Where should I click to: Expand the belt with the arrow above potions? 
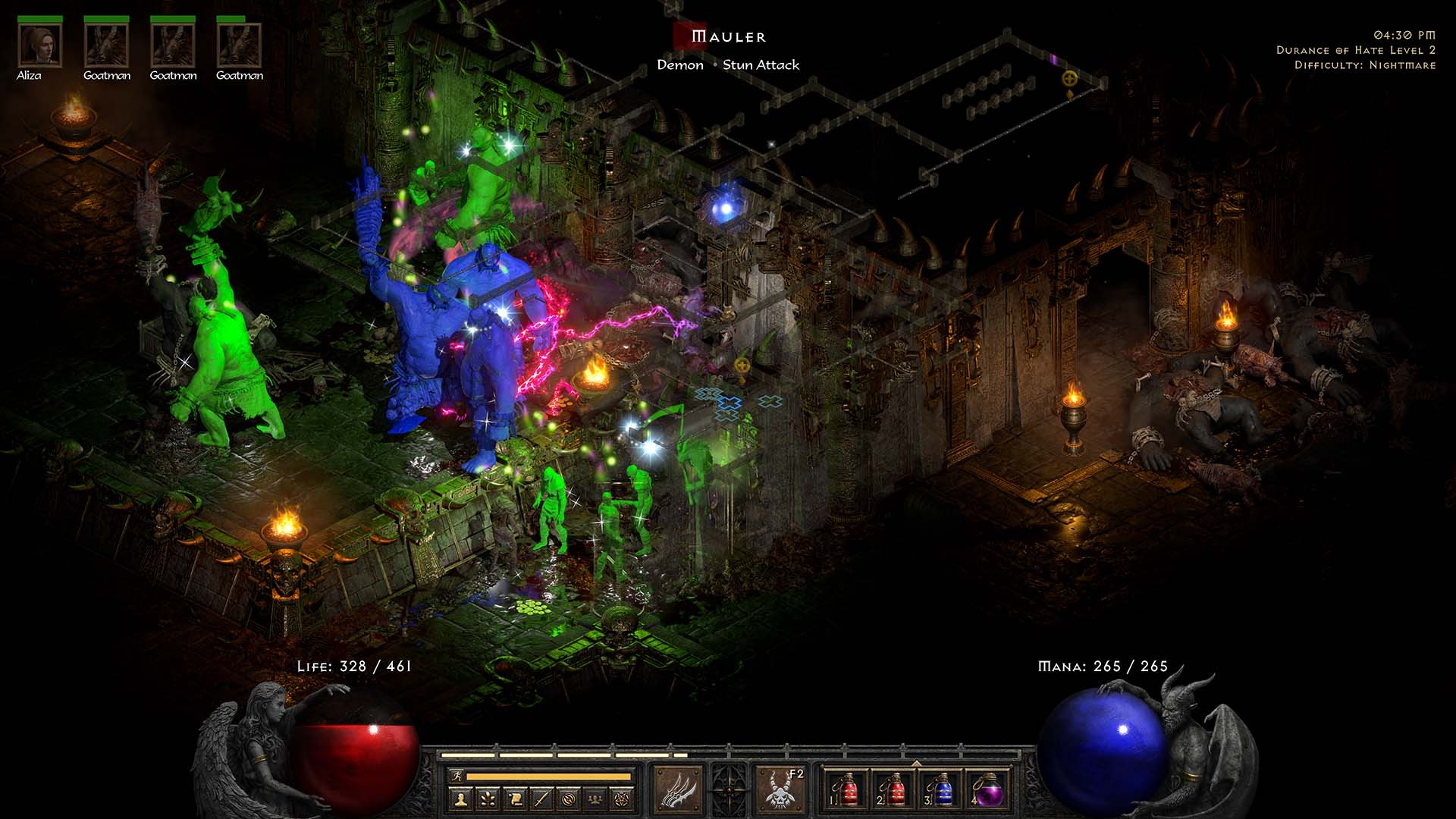click(916, 763)
